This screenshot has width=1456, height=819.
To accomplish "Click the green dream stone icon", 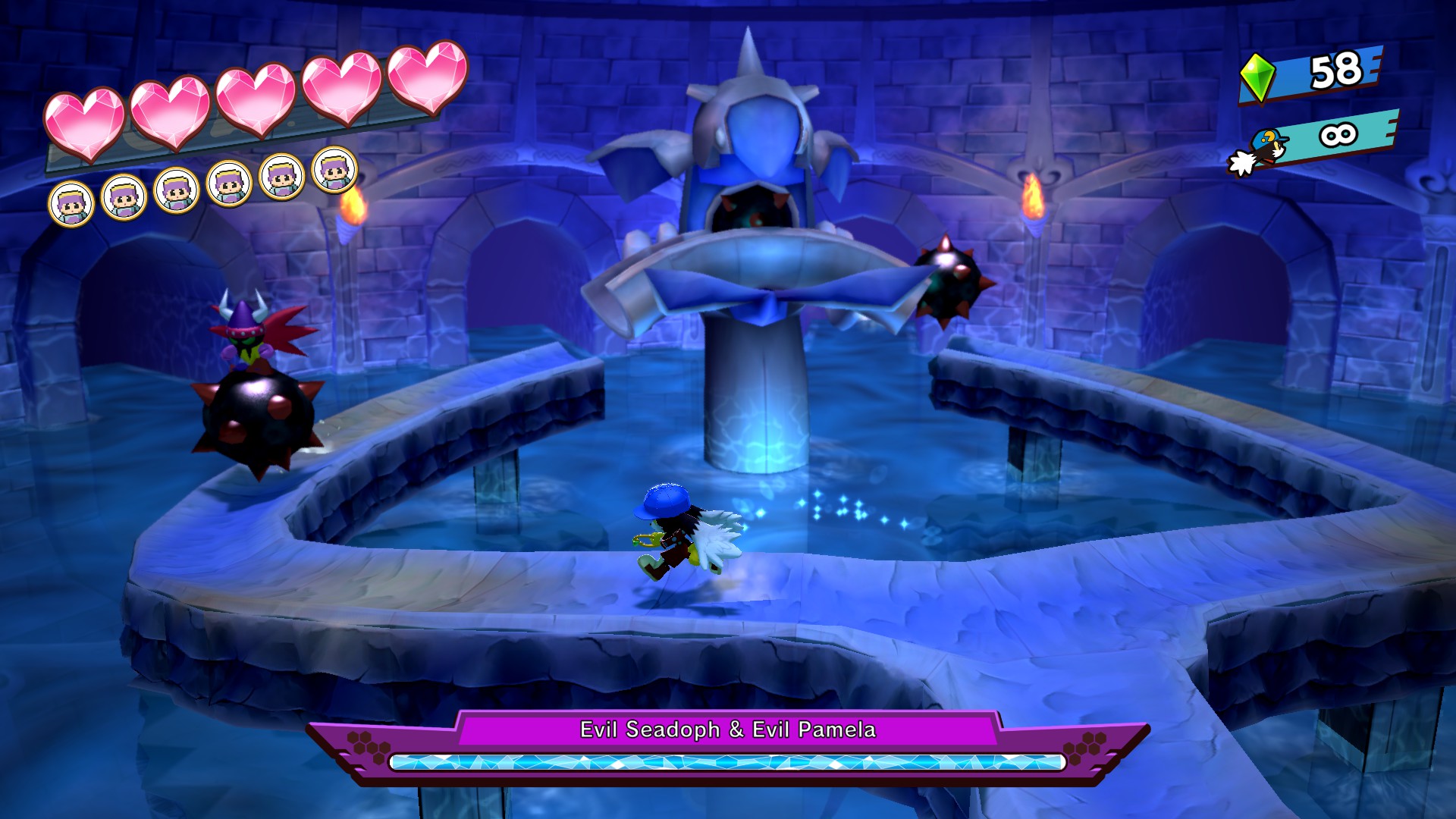I will 1257,77.
